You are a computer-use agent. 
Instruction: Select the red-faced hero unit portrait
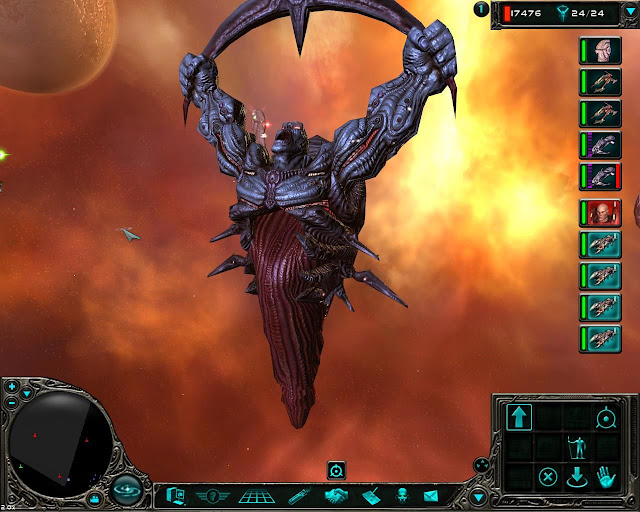click(x=600, y=212)
